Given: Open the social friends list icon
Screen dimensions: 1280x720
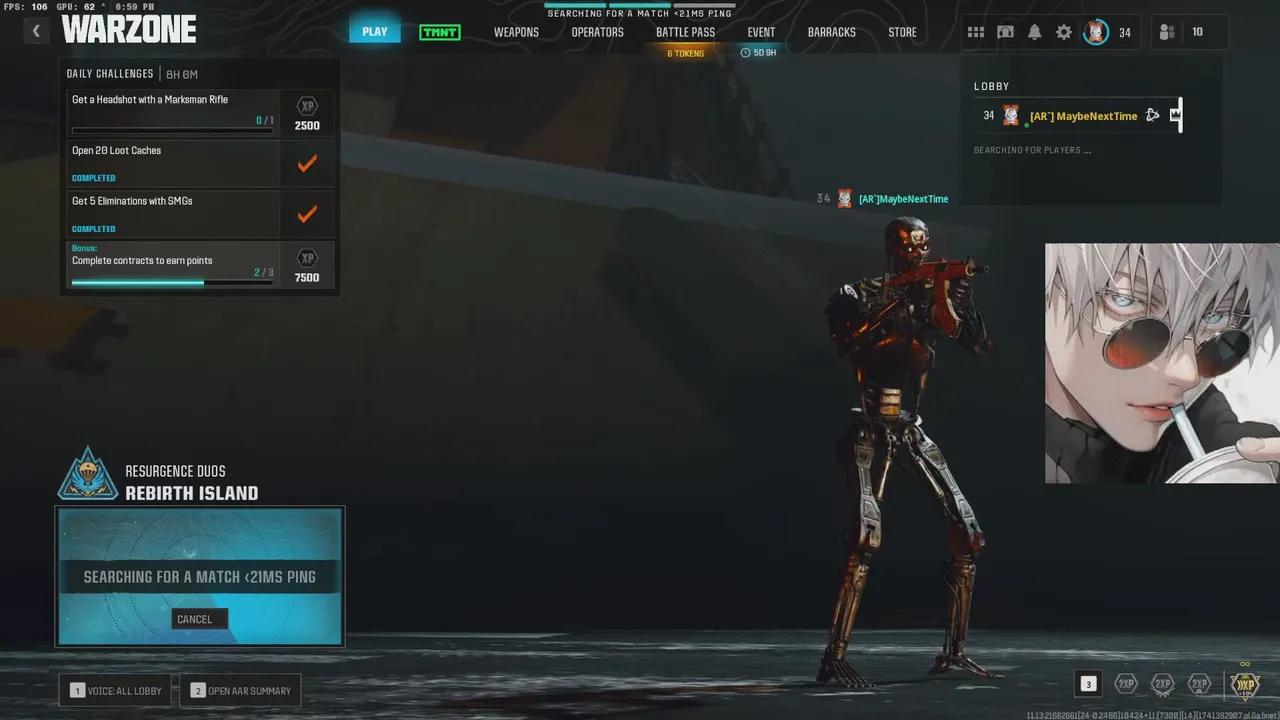Looking at the screenshot, I should (x=1167, y=32).
